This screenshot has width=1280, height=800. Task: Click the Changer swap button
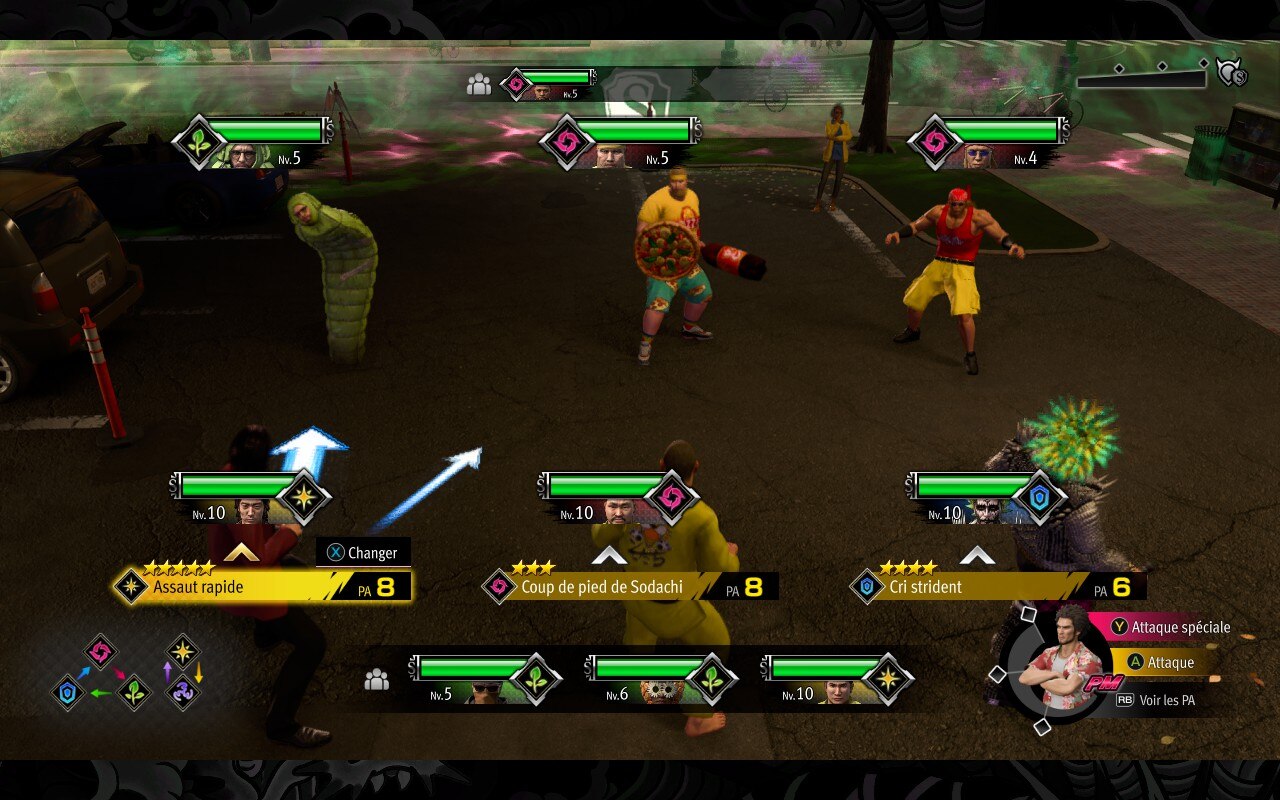coord(363,553)
